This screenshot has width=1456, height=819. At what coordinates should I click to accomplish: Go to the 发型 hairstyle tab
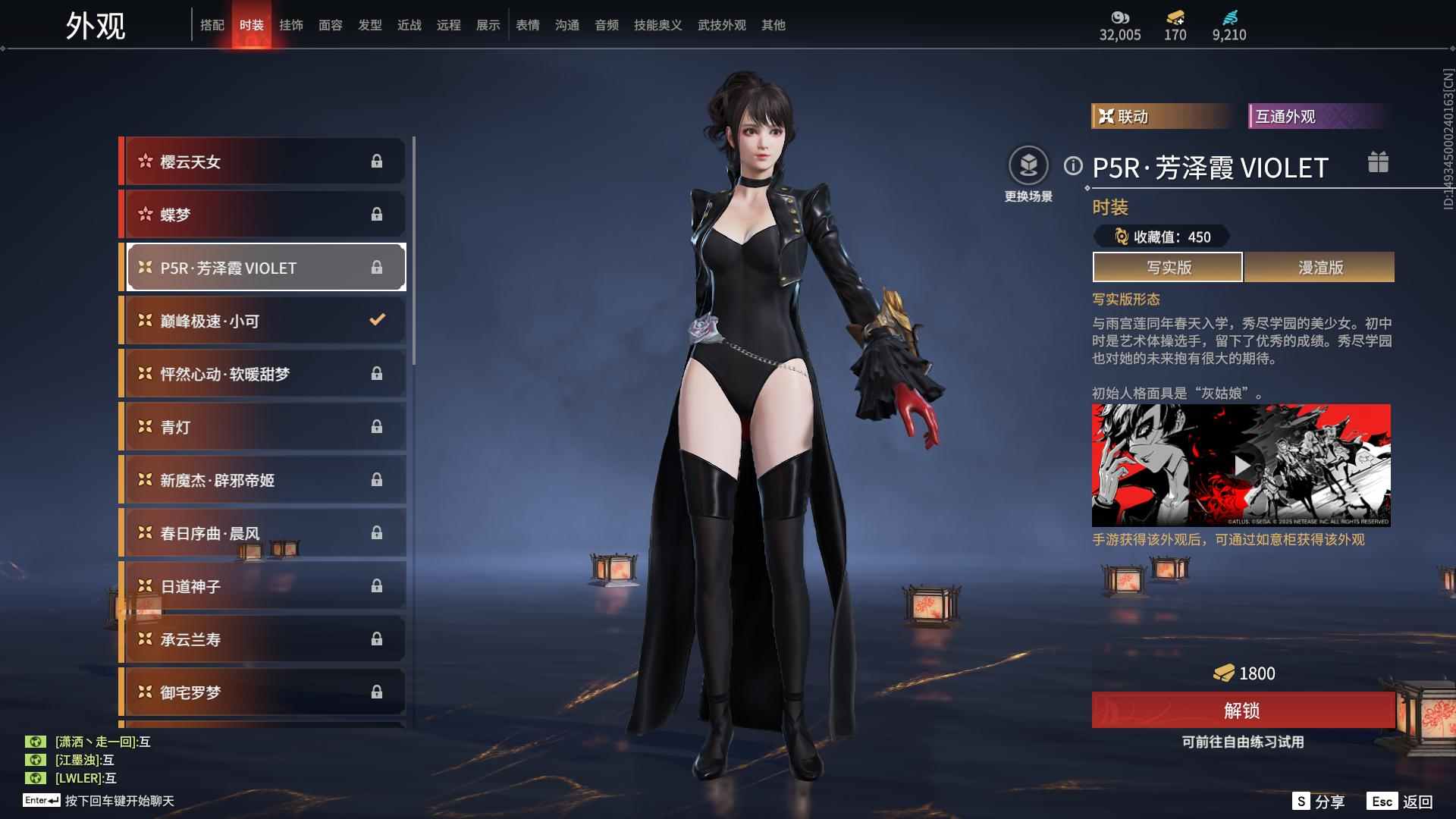tap(370, 25)
